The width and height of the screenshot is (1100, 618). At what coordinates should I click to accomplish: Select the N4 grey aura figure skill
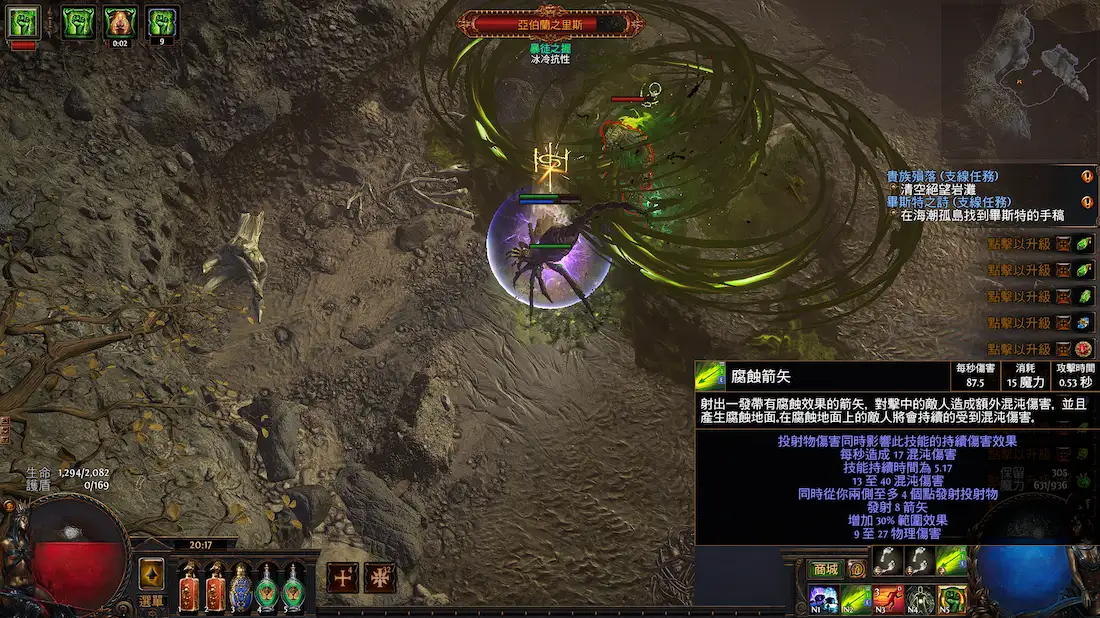(920, 599)
